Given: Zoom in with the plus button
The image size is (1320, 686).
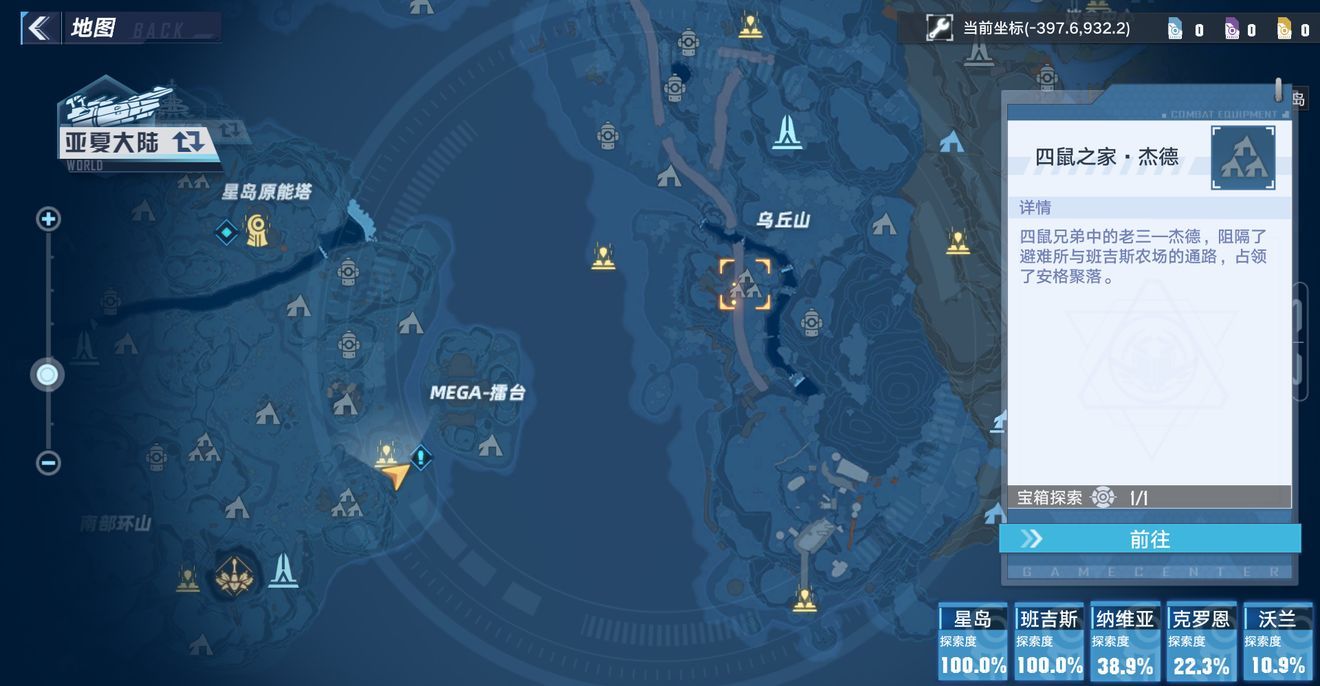Looking at the screenshot, I should 48,219.
